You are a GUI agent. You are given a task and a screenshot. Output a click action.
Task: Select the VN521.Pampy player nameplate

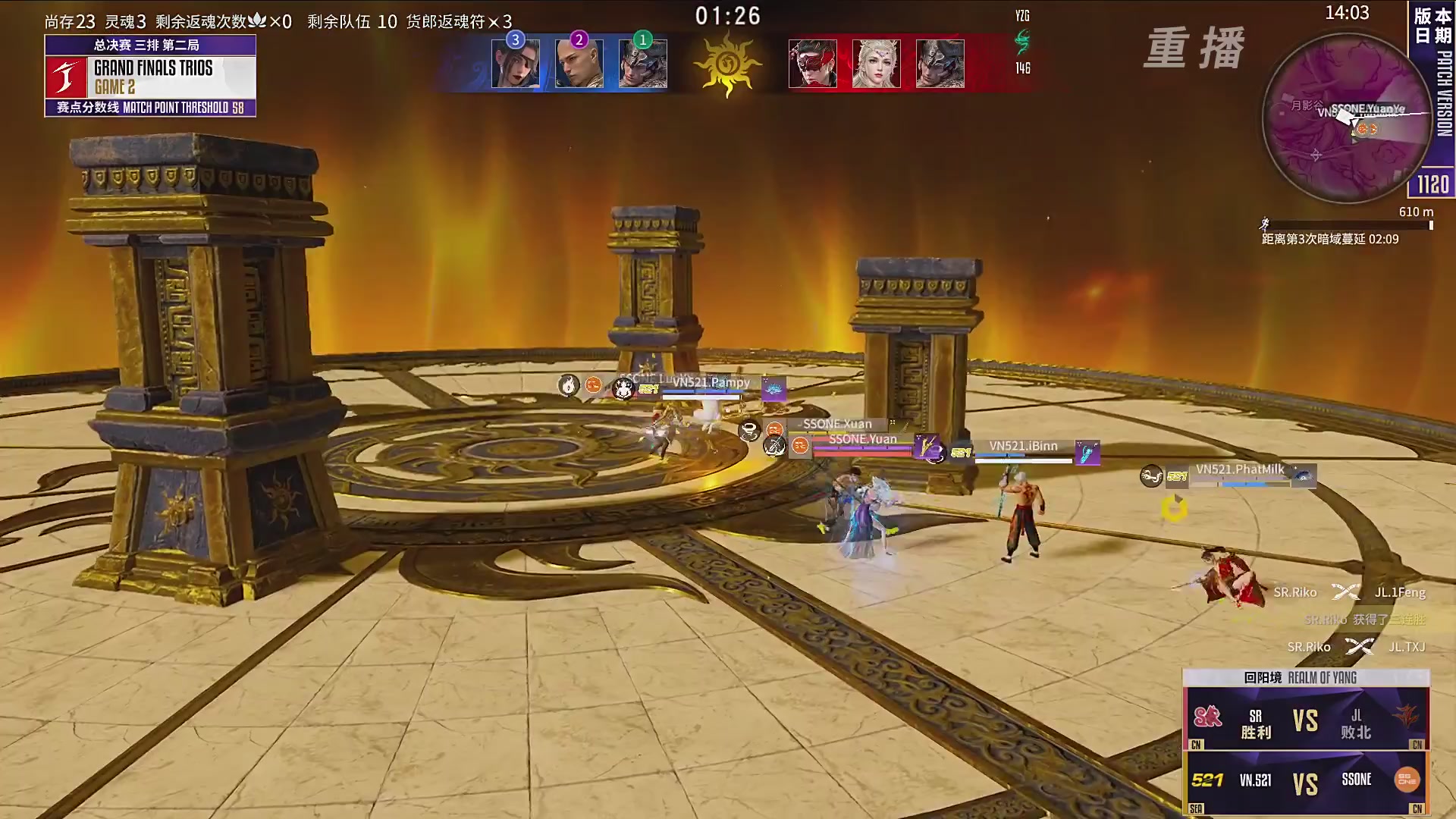tap(711, 383)
